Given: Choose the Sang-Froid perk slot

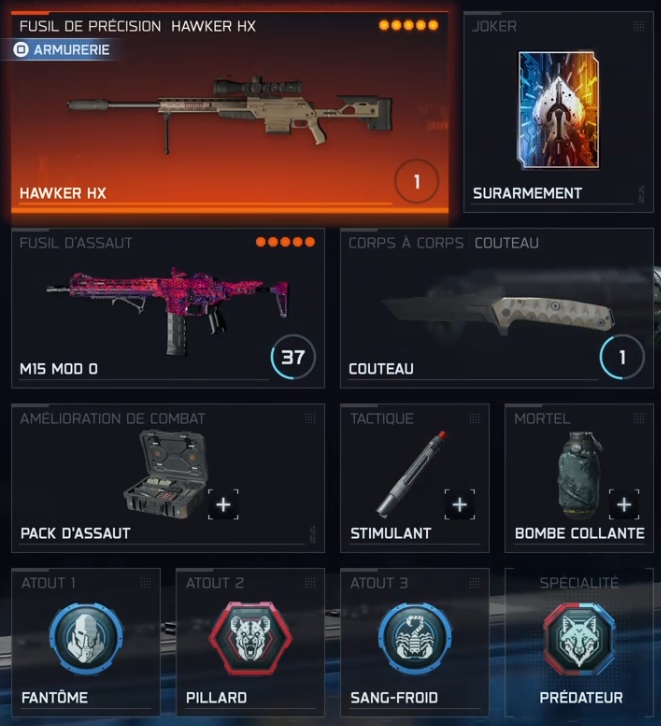Looking at the screenshot, I should [414, 640].
